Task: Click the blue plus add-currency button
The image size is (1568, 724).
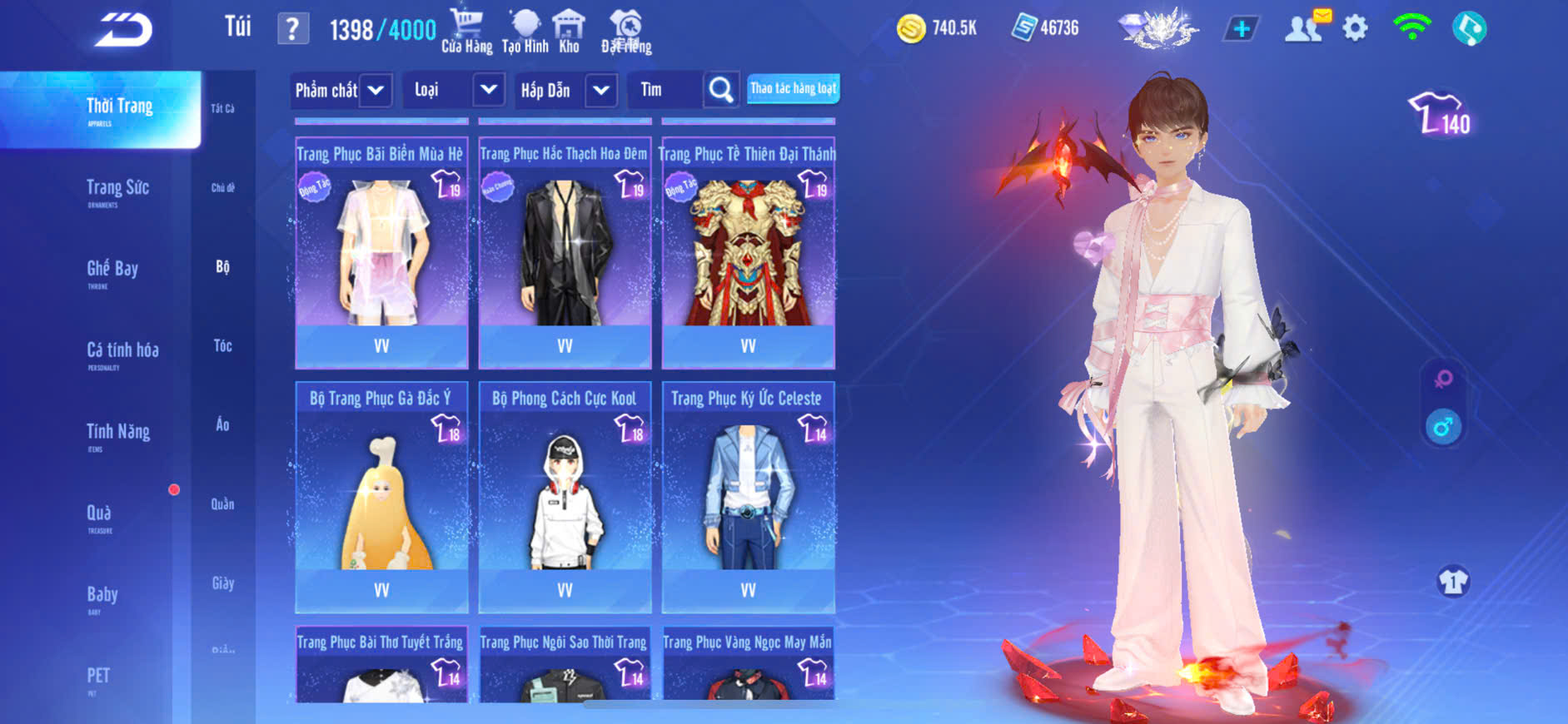Action: [1241, 29]
